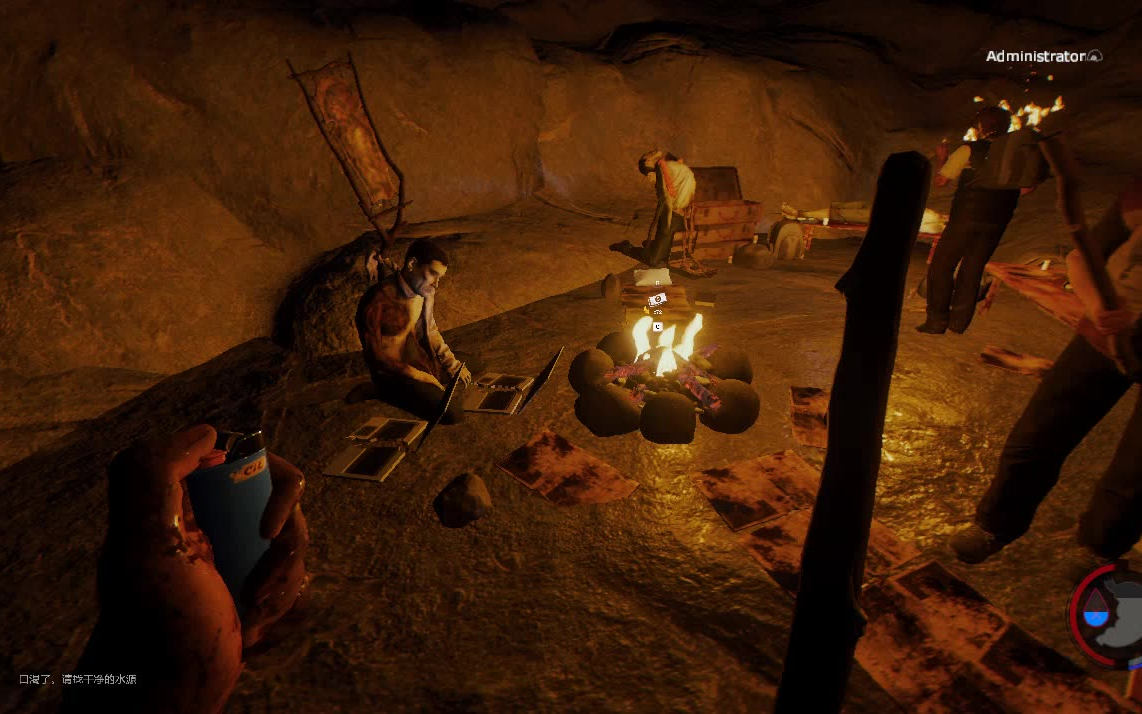Select the voice icon beside Administrator

point(1095,57)
